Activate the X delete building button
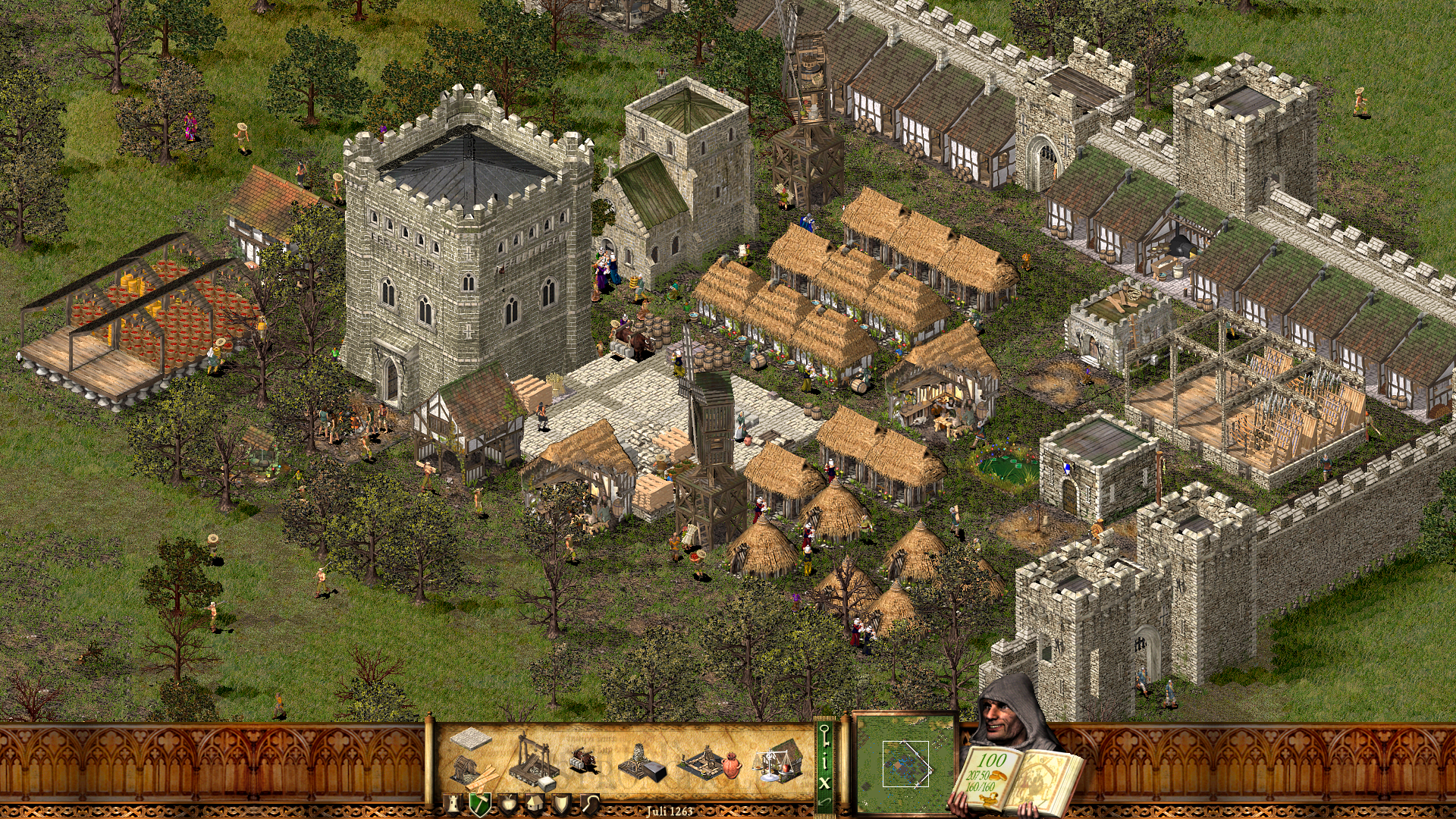Screen dimensions: 1456x819 [824, 783]
